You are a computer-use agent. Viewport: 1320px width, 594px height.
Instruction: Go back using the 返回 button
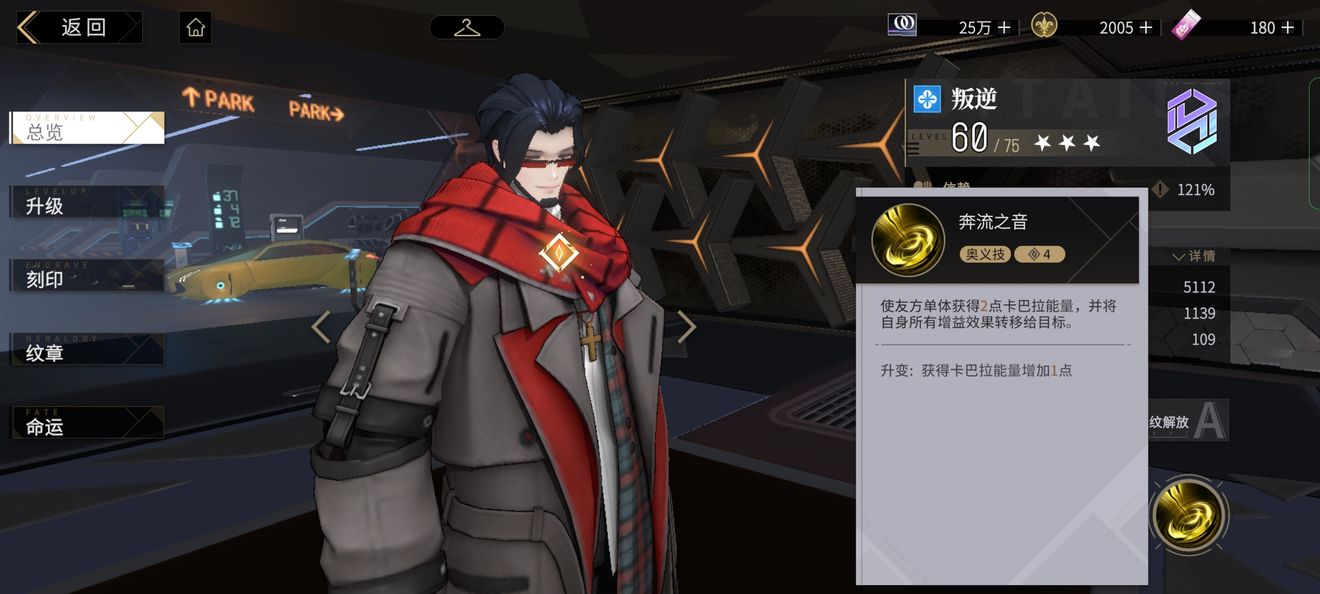79,28
